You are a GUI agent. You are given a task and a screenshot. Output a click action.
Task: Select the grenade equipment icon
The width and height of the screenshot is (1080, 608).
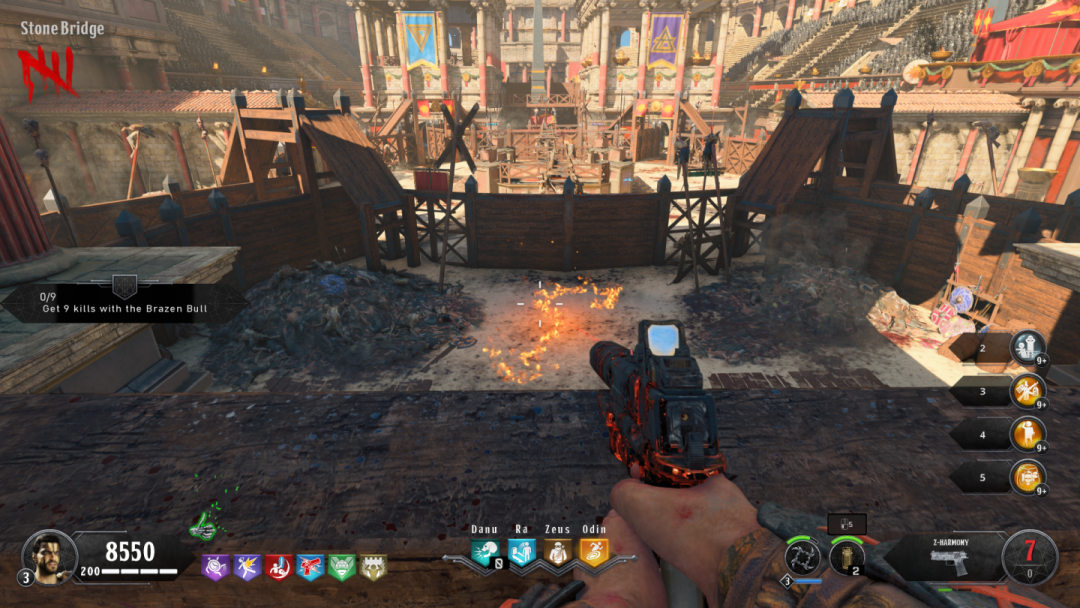(847, 556)
